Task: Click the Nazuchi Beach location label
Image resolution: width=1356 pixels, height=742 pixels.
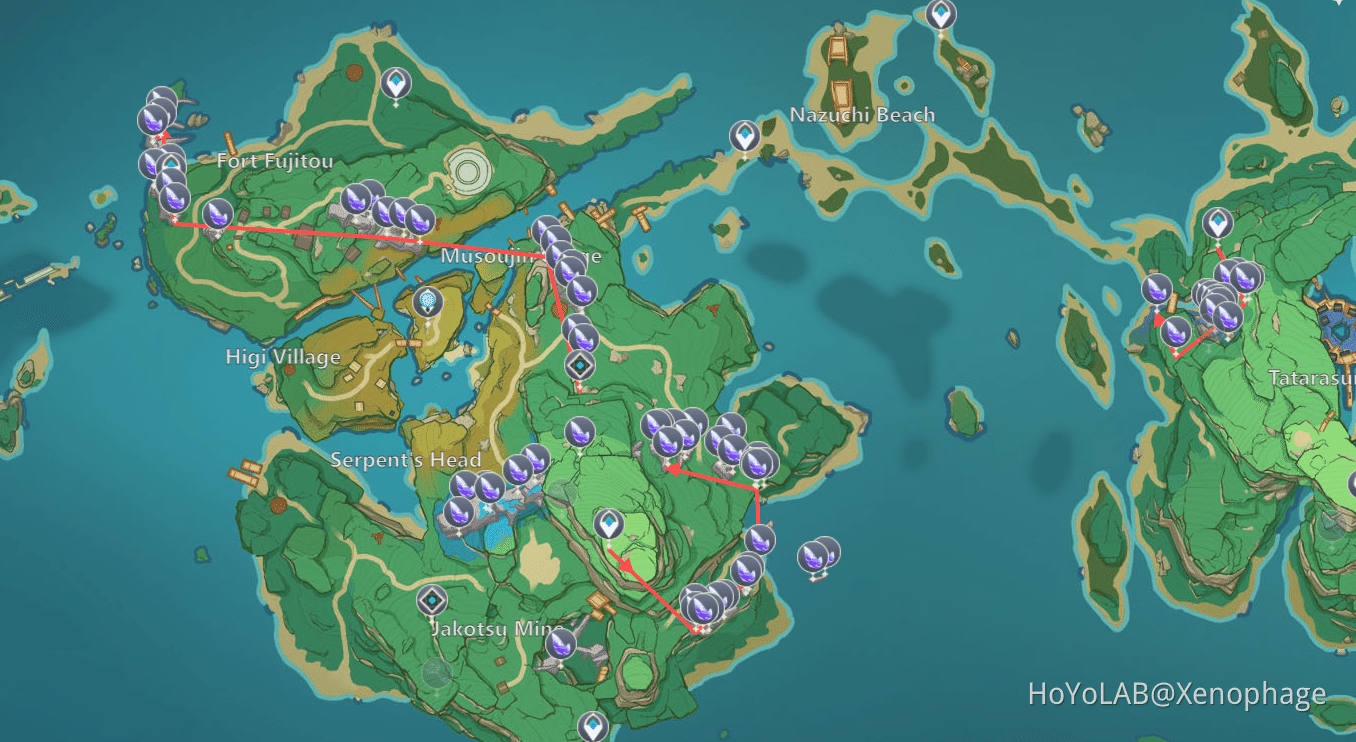Action: (860, 114)
